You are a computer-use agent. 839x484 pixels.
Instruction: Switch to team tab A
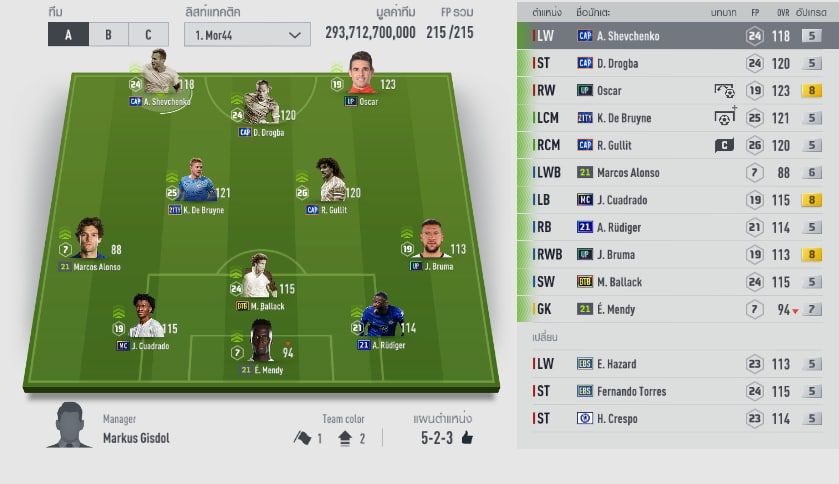click(x=68, y=34)
